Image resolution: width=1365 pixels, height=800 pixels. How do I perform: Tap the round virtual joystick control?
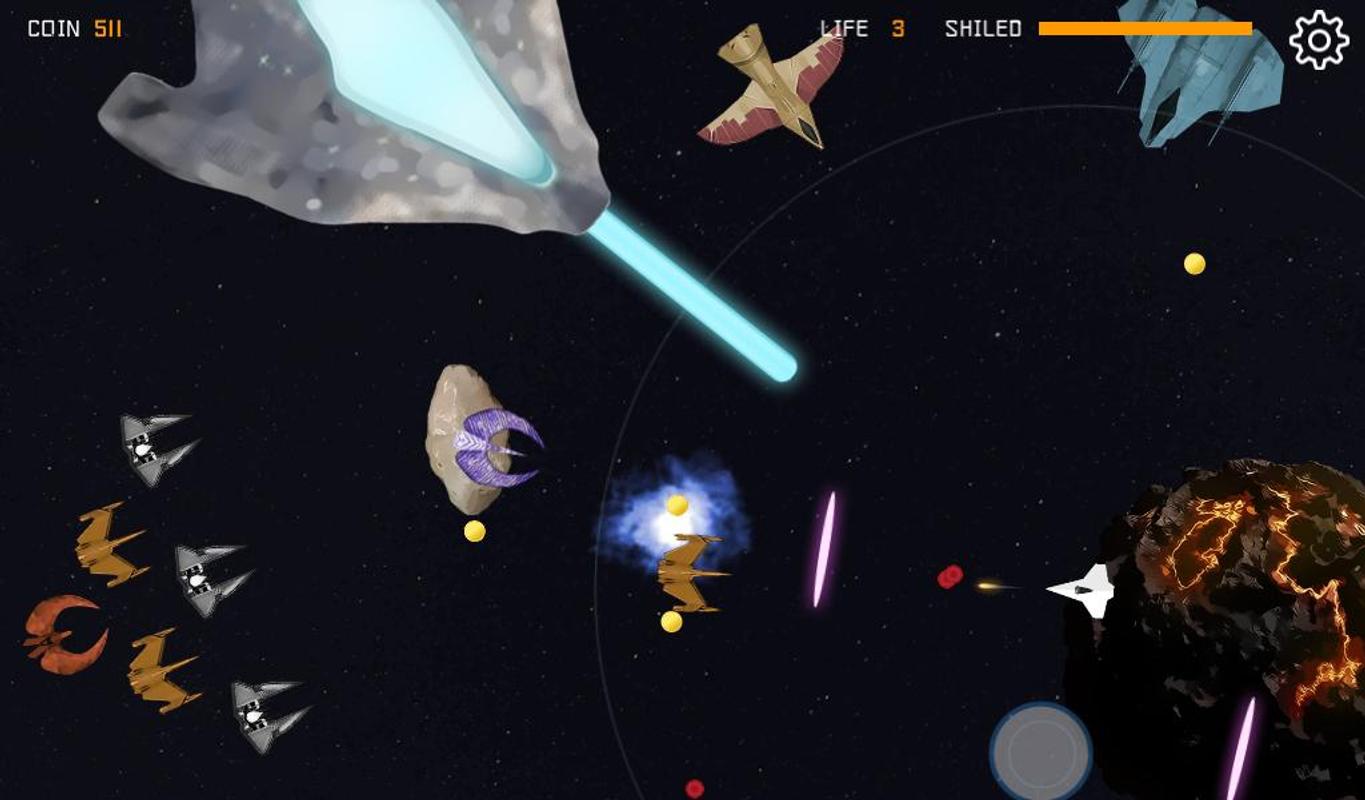pyautogui.click(x=1040, y=750)
